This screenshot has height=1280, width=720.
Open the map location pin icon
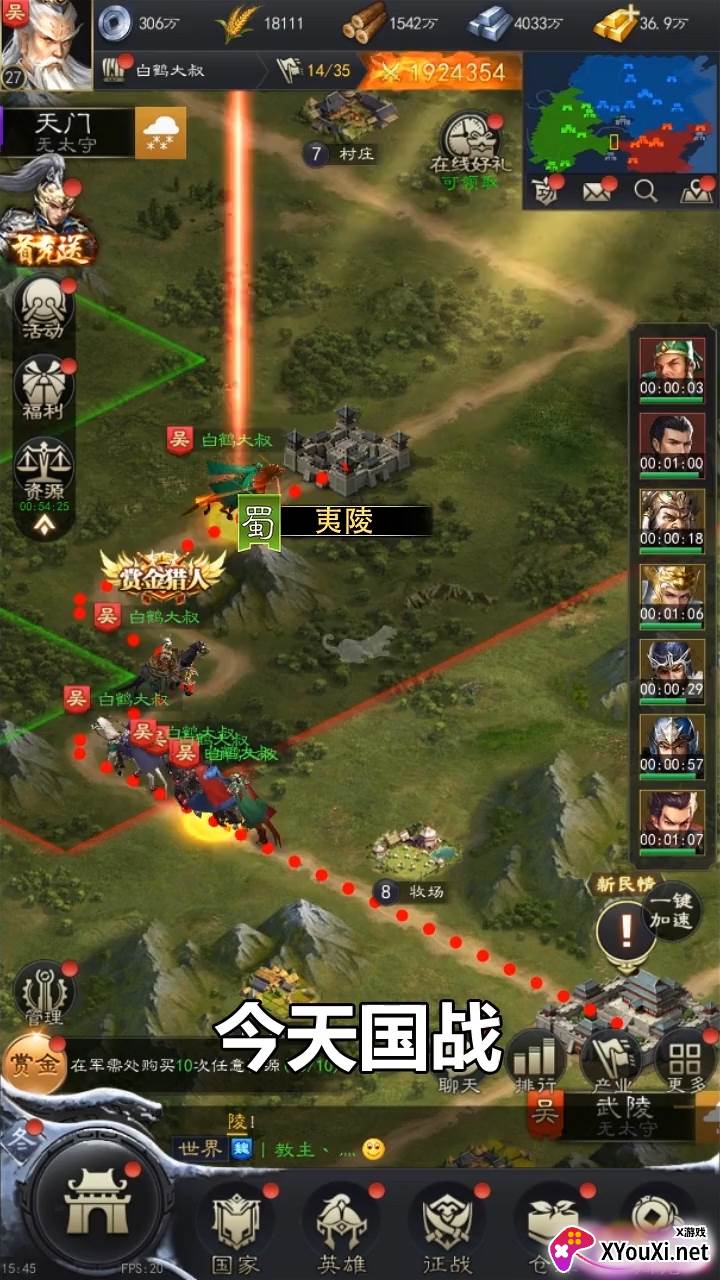pyautogui.click(x=696, y=191)
